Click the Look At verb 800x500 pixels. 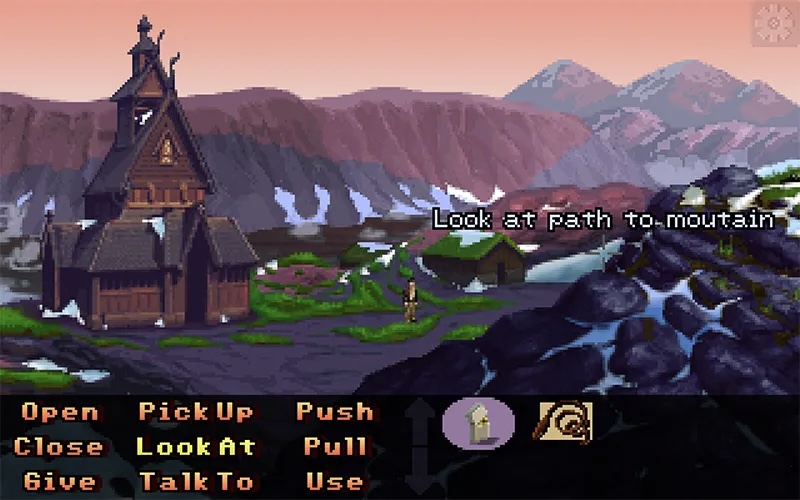click(196, 447)
